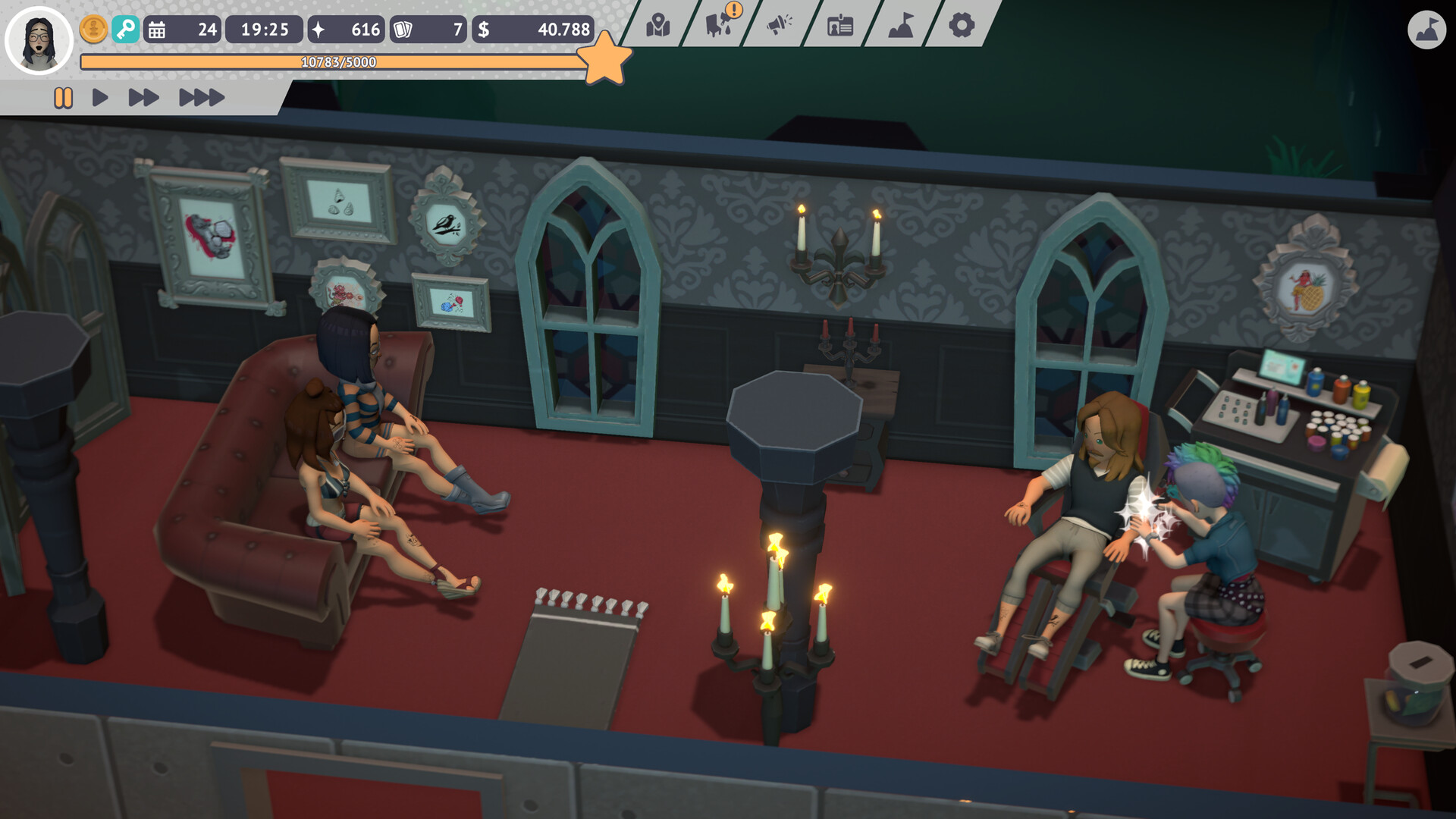Toggle the teal key indicator
Viewport: 1456px width, 819px height.
point(127,30)
